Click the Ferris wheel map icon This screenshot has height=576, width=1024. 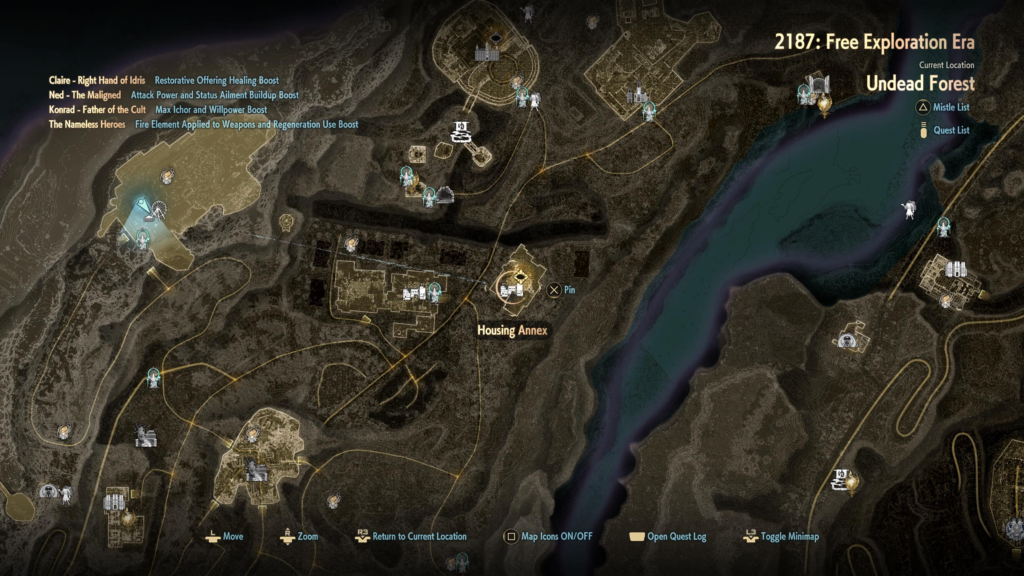click(x=443, y=195)
